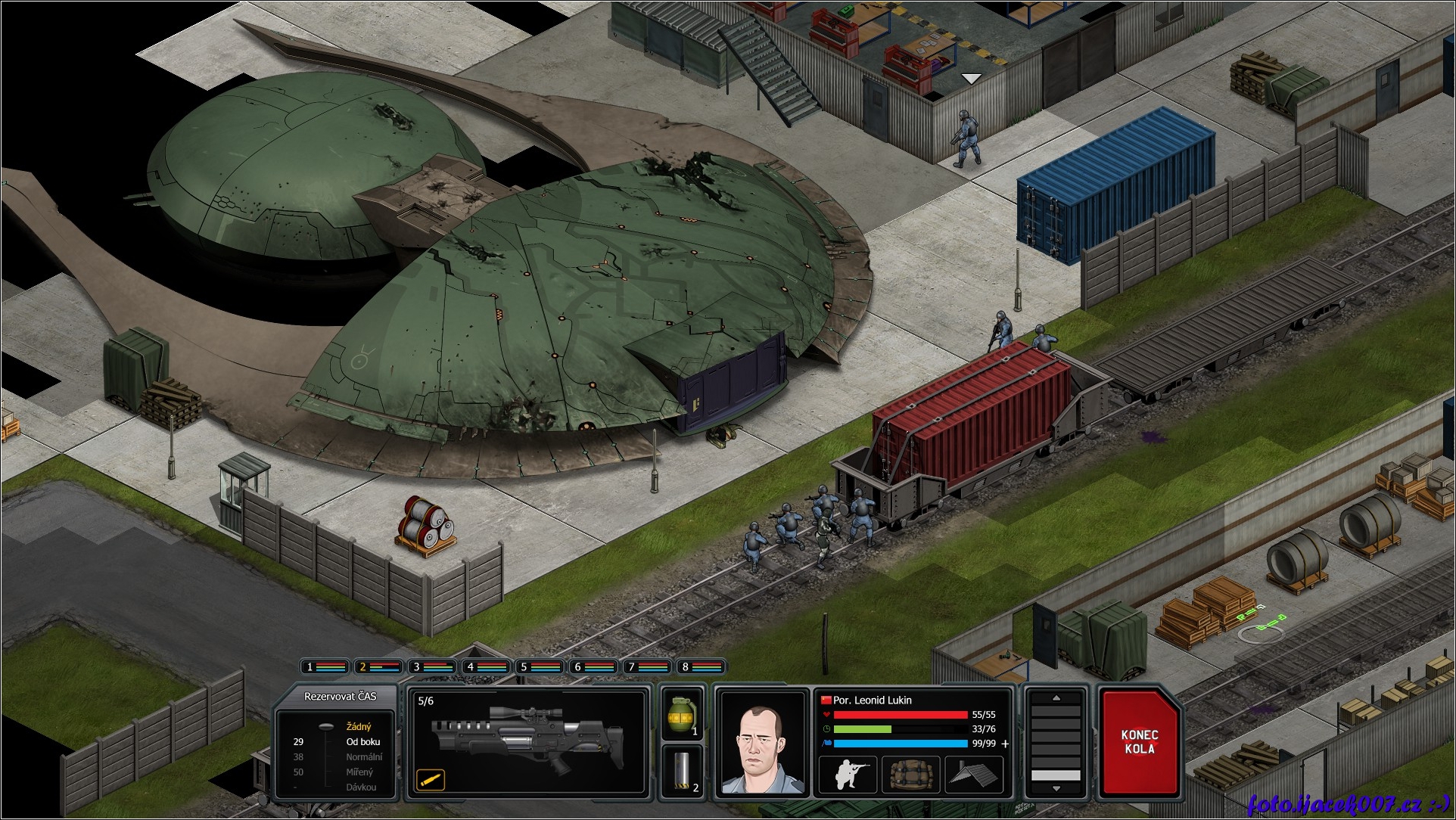
Task: Set time reserve to 'Normální'
Action: tap(364, 757)
